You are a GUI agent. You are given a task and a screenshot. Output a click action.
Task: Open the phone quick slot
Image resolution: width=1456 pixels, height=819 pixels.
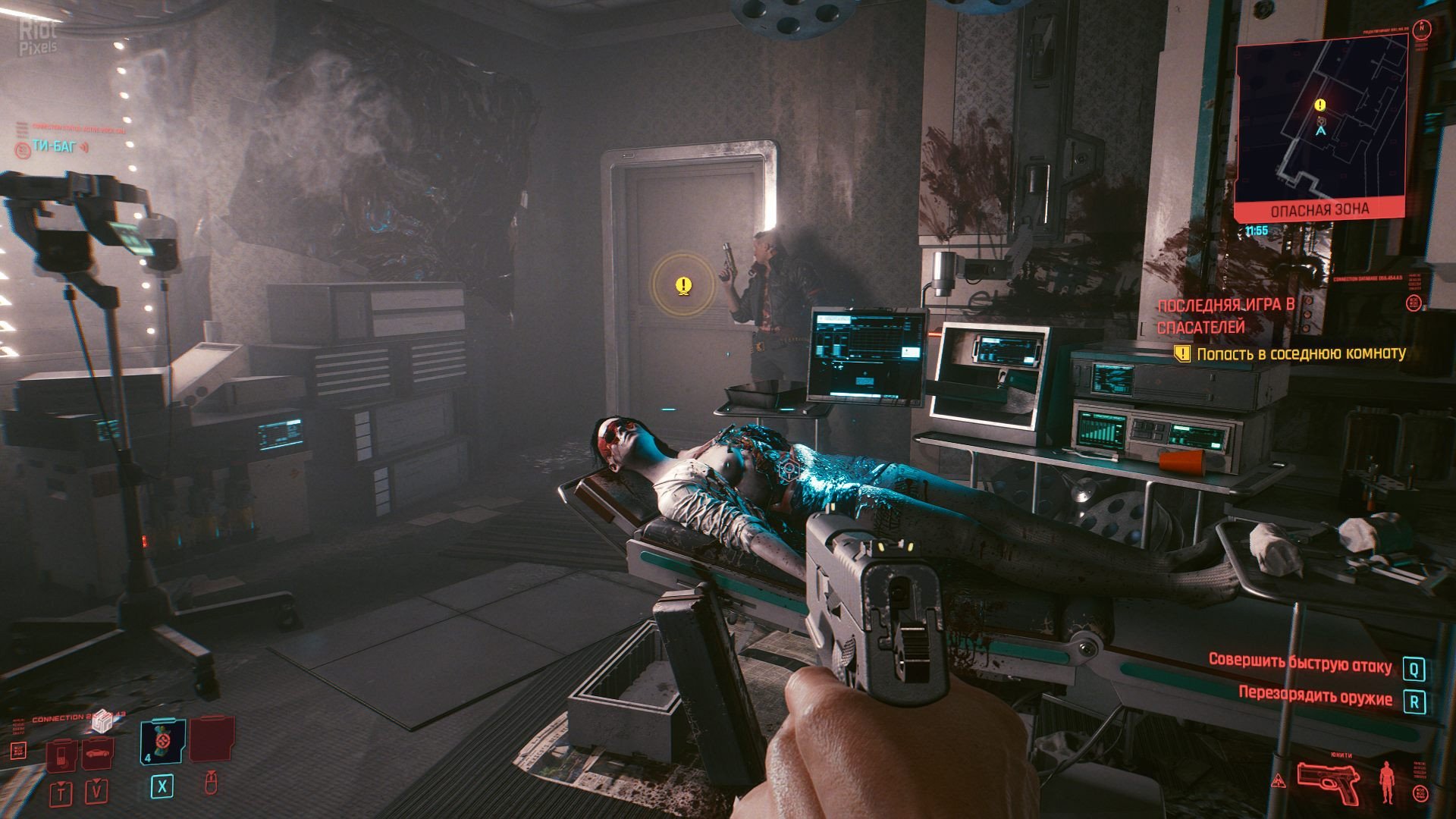click(61, 754)
